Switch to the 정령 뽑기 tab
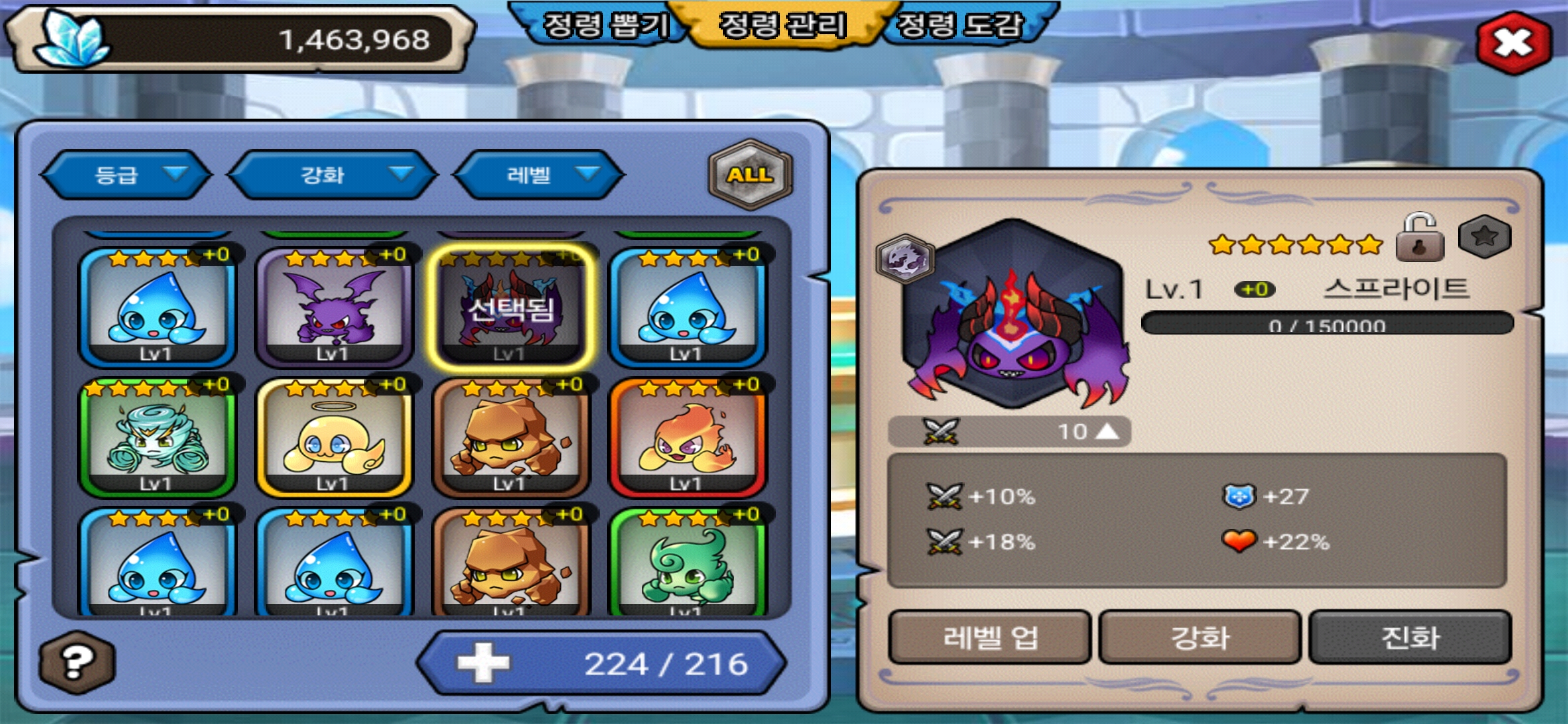This screenshot has width=1568, height=724. (x=605, y=25)
